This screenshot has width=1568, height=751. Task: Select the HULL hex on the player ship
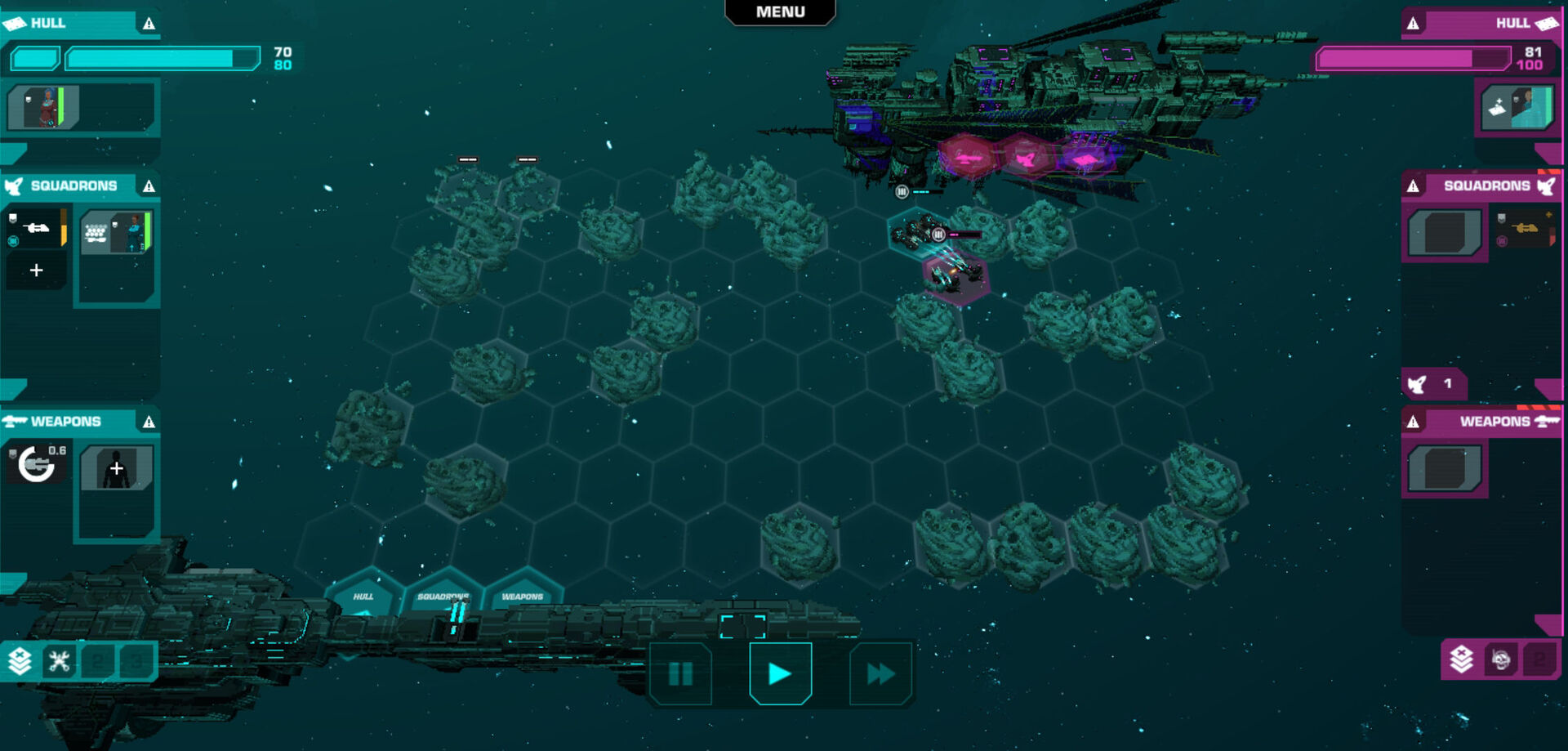tap(363, 595)
